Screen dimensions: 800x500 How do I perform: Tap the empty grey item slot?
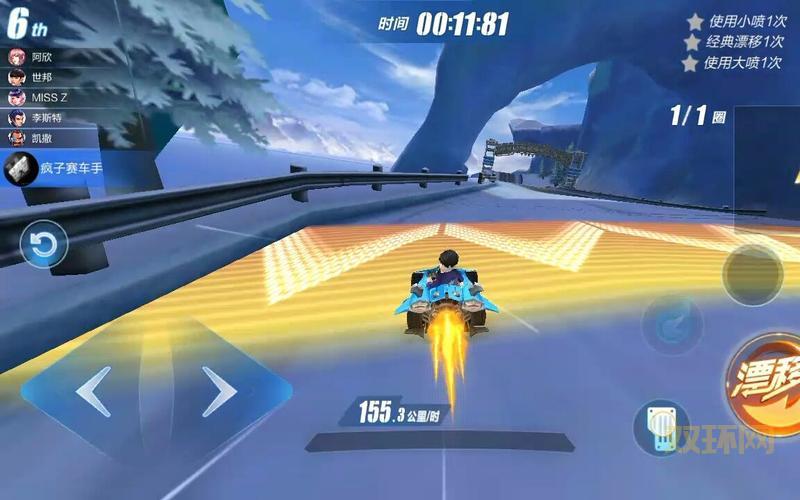click(752, 275)
